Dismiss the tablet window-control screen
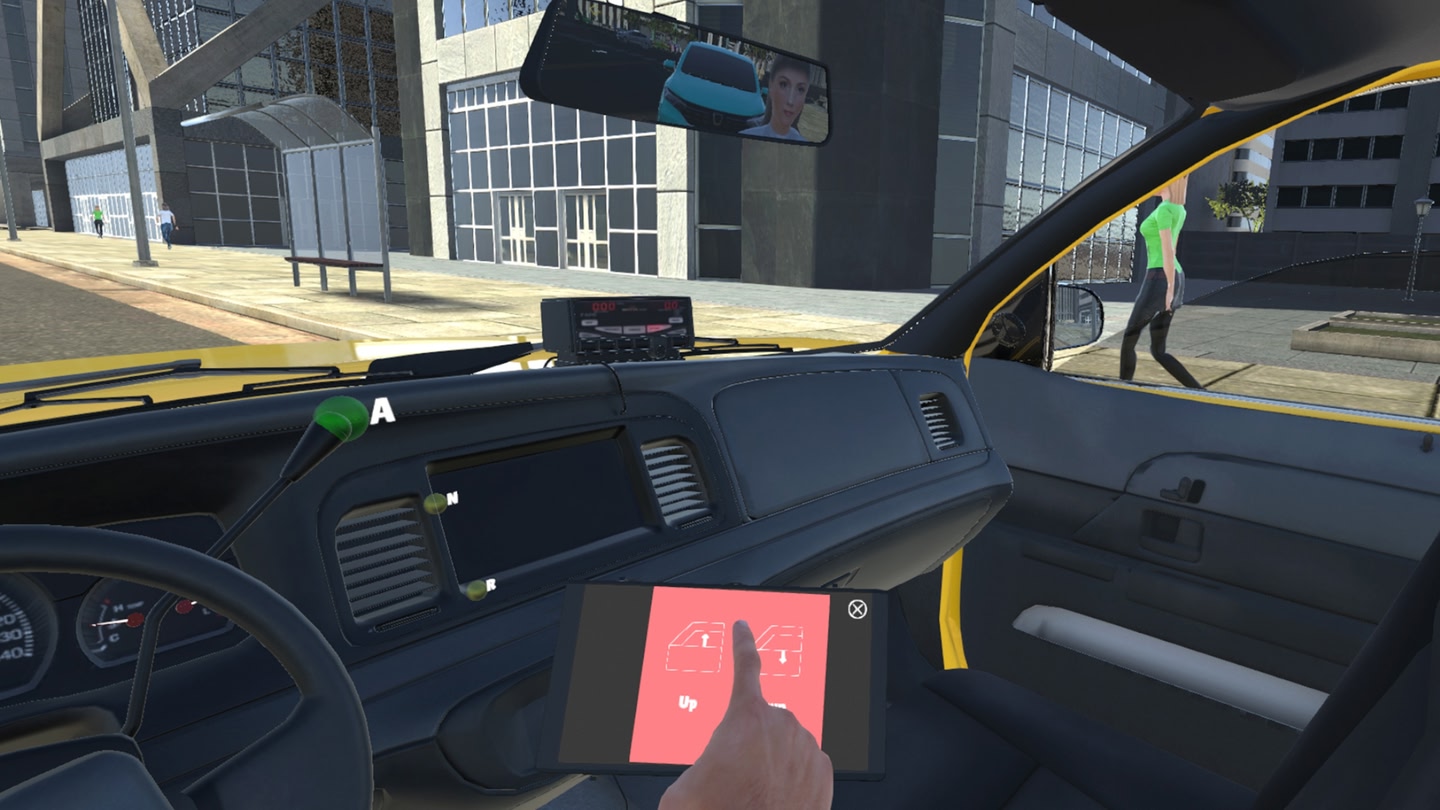Viewport: 1440px width, 810px height. pos(857,608)
